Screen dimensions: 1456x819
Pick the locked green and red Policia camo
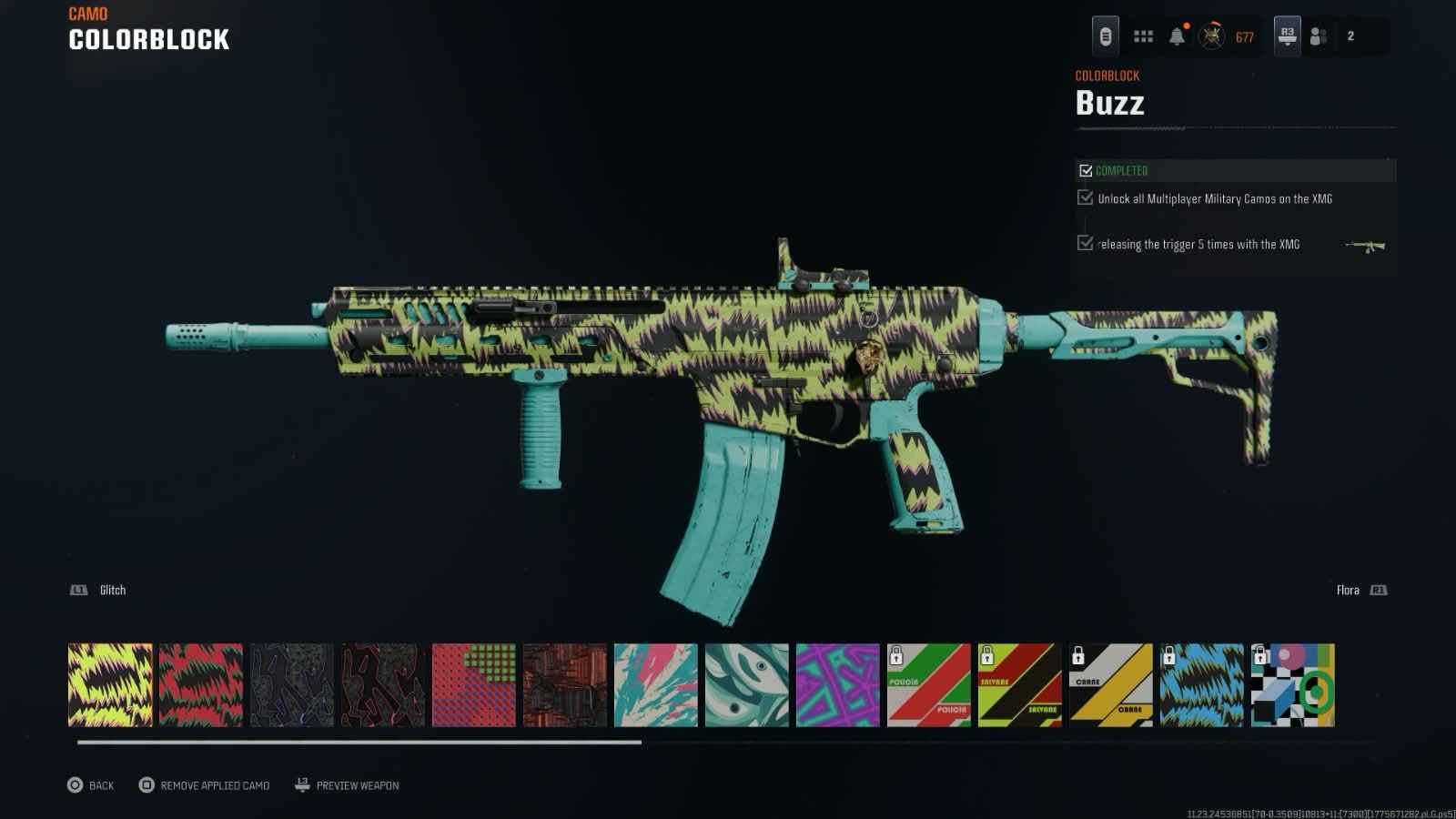[929, 685]
